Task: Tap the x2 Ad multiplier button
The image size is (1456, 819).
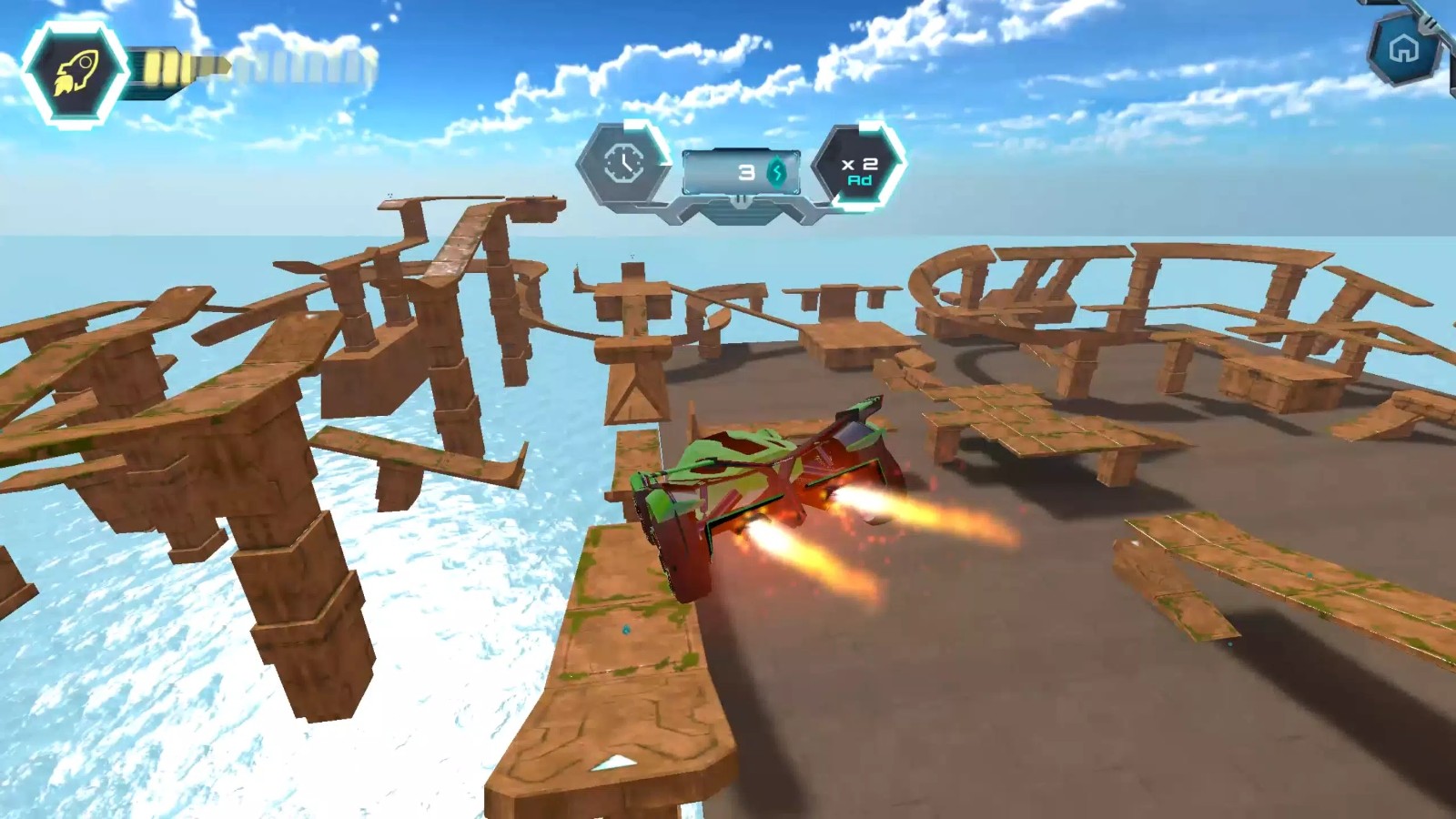Action: coord(858,169)
